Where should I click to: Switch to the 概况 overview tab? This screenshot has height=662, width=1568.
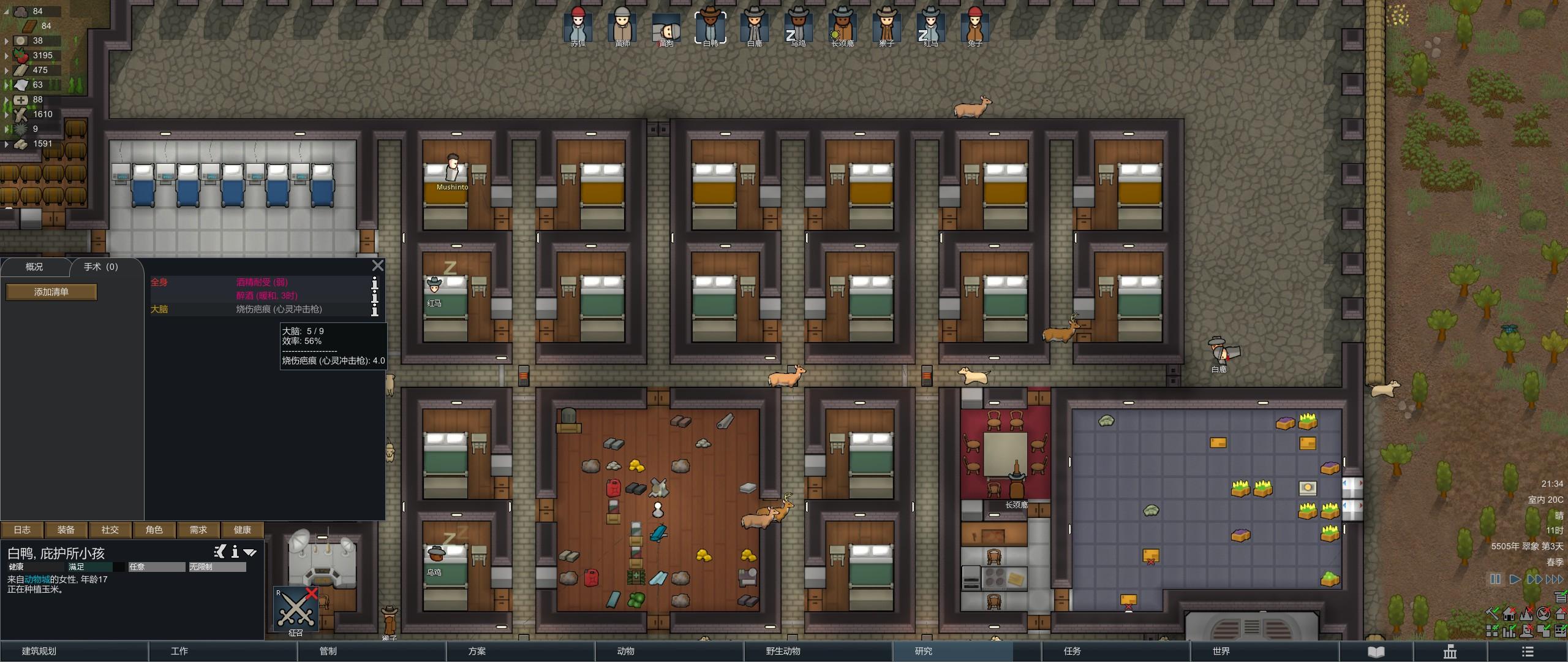tap(34, 267)
